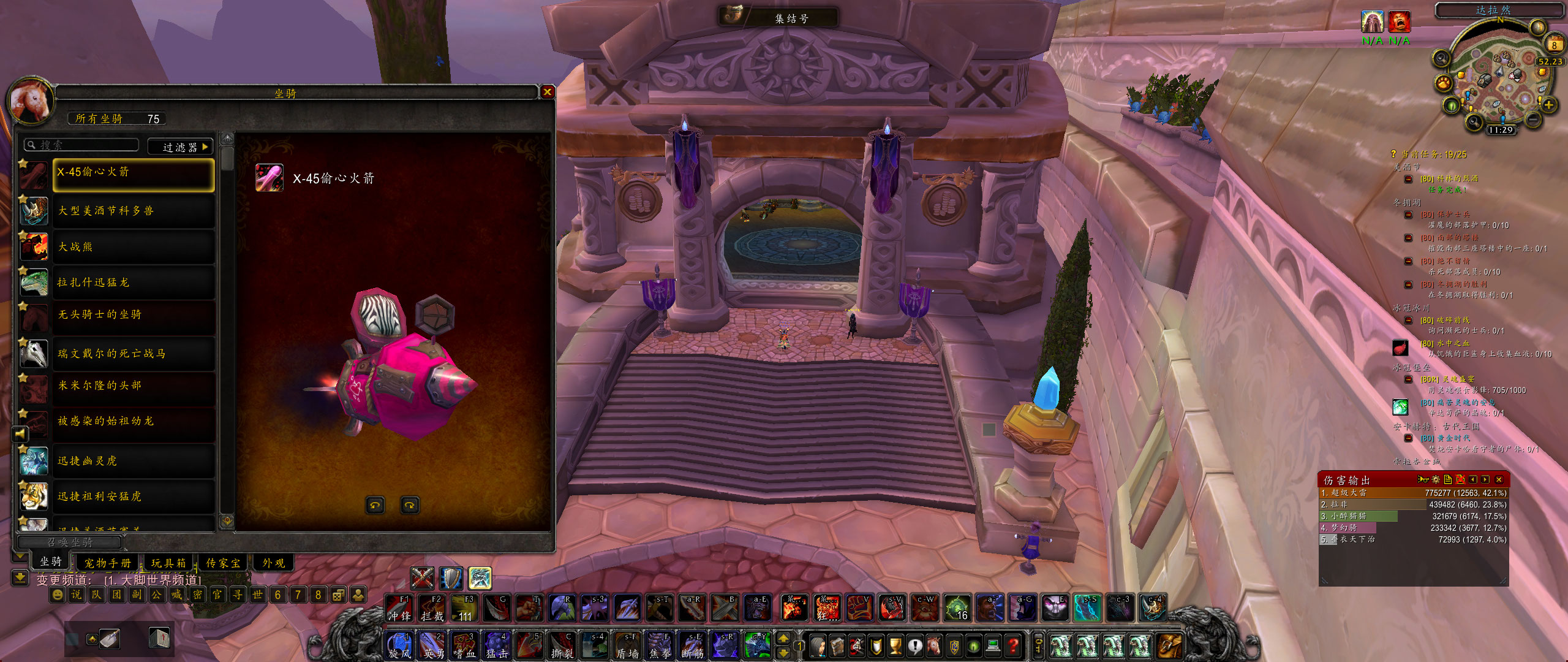Open the main backpack bag slot
The image size is (1568, 662).
1169,646
